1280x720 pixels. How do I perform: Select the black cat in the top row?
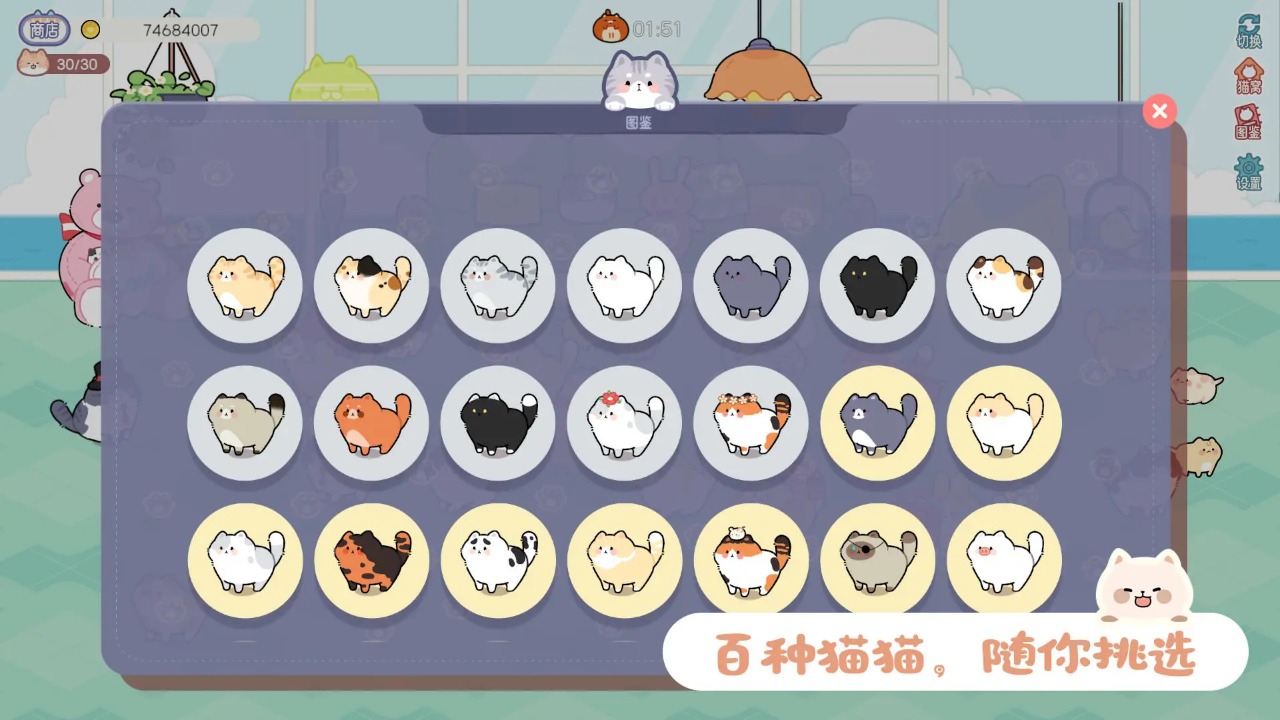(877, 285)
